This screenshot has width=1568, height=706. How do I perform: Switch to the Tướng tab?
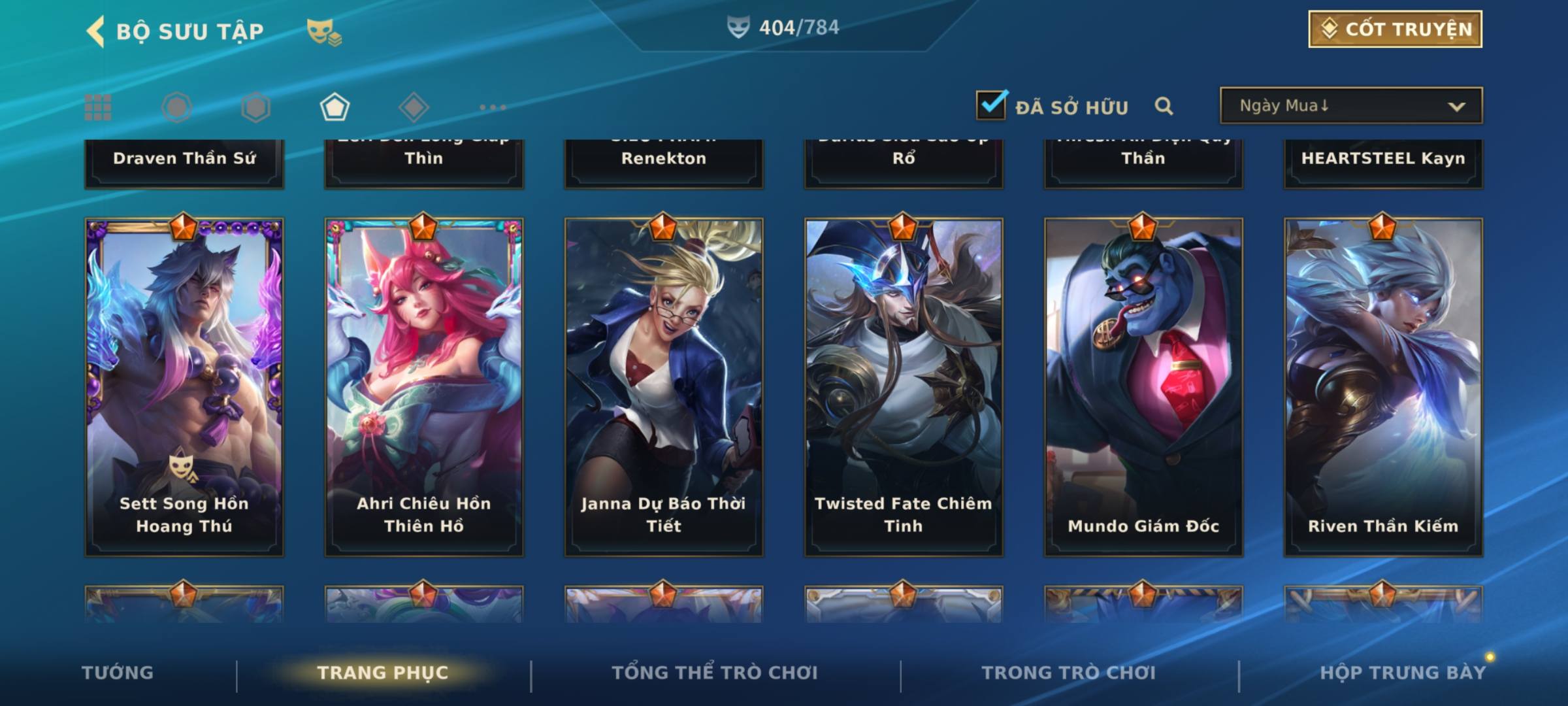pyautogui.click(x=118, y=673)
